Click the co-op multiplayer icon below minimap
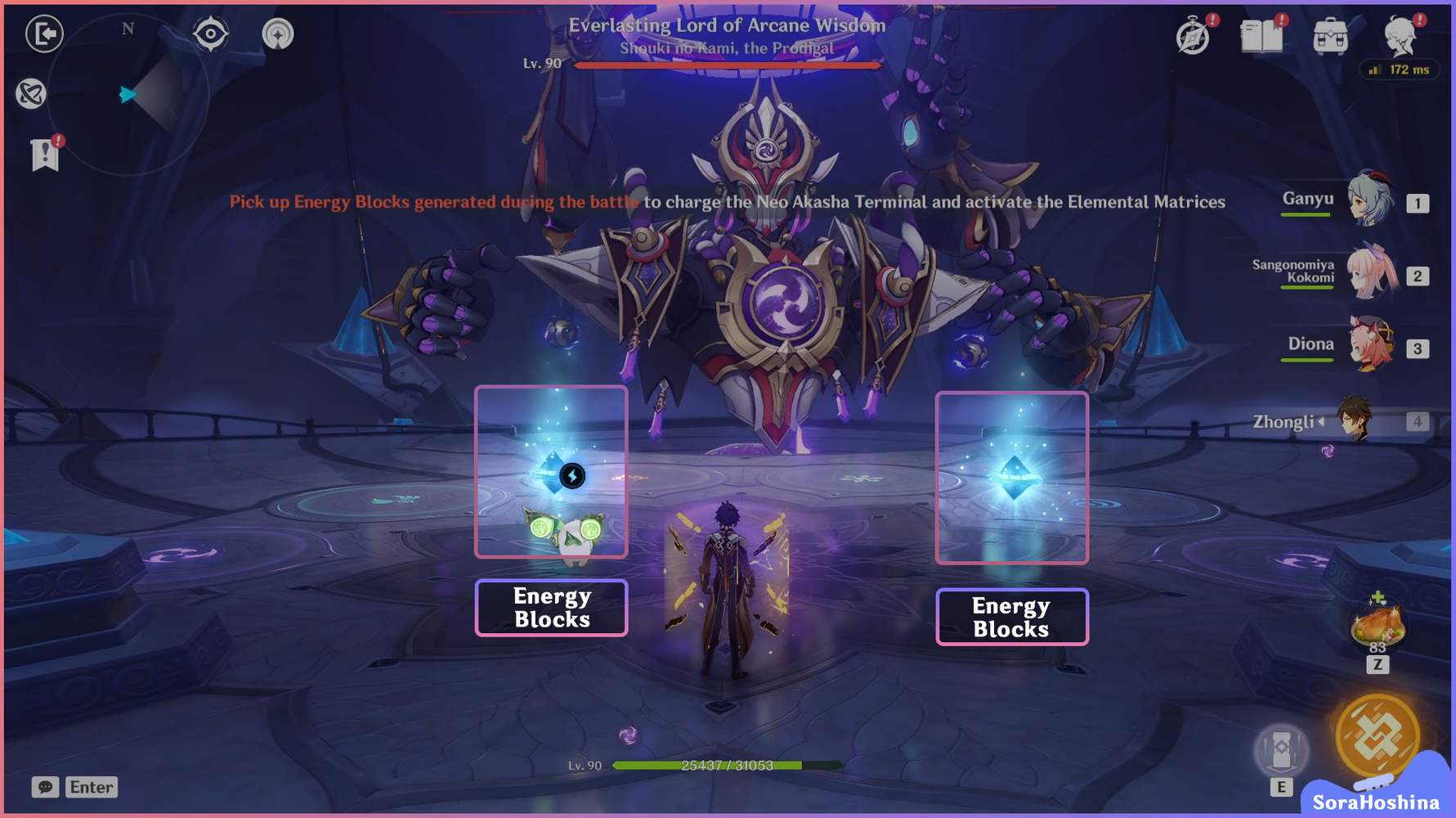Screen dimensions: 1456x818 33,95
